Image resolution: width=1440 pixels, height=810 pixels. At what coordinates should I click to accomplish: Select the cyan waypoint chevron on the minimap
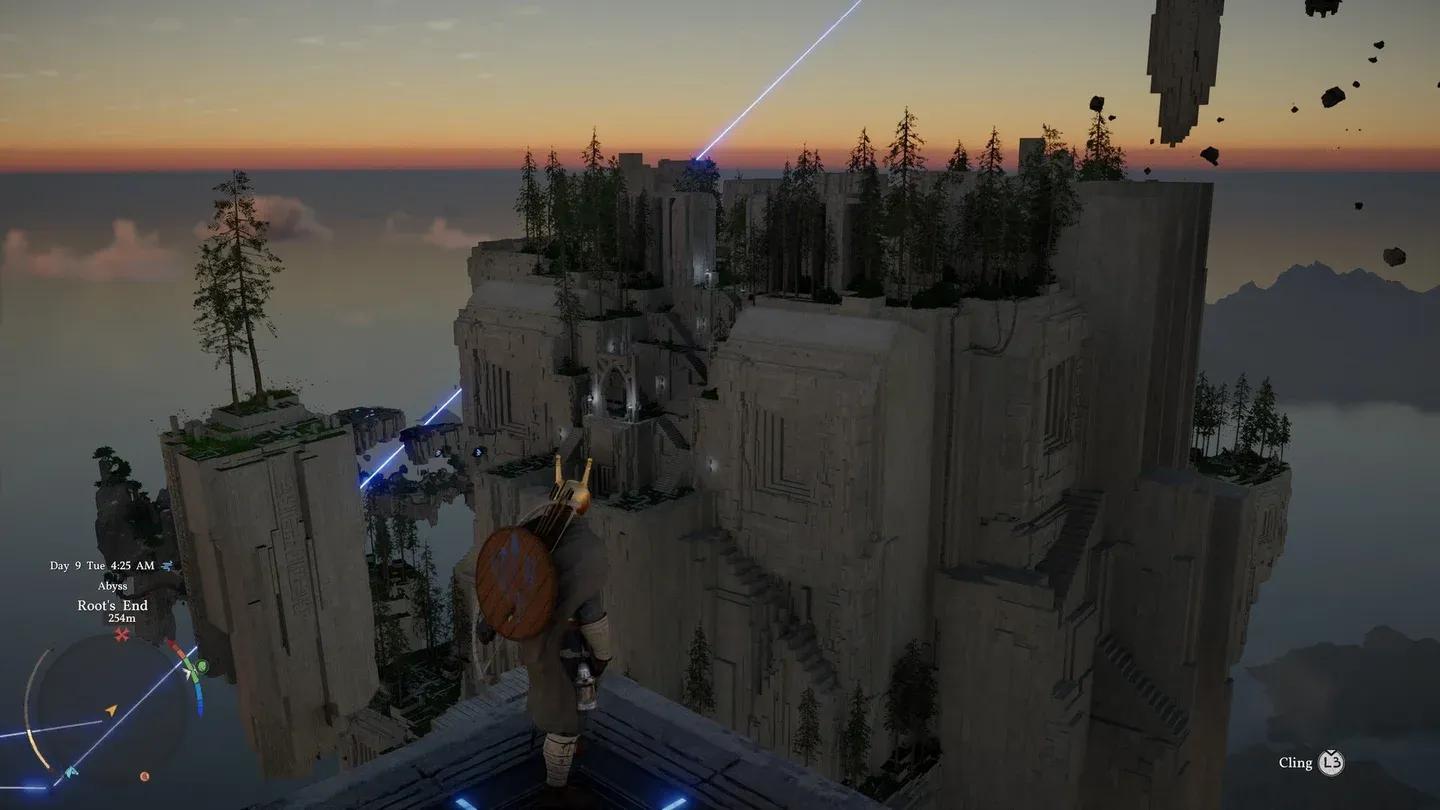coord(69,771)
